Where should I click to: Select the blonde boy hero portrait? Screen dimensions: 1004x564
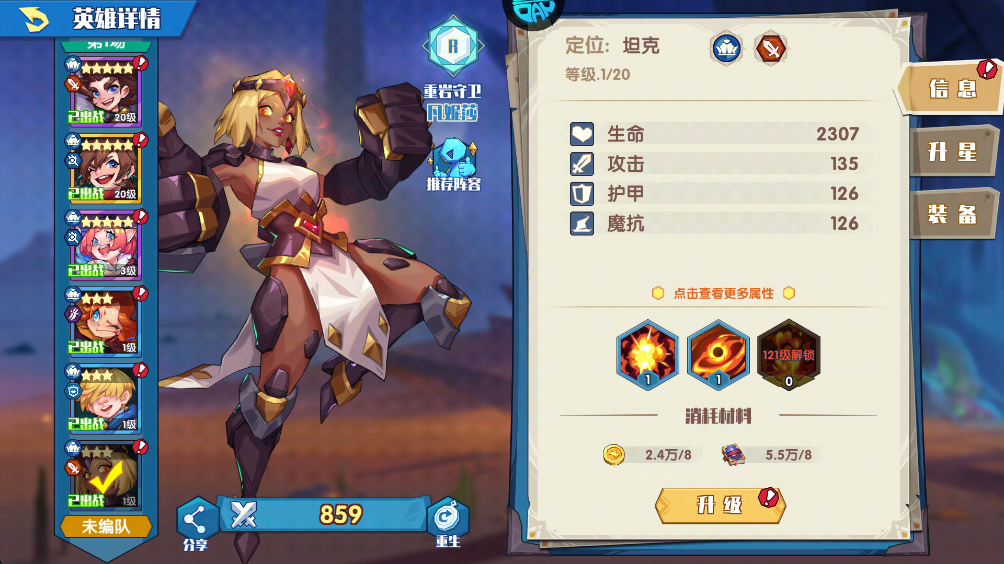[x=103, y=399]
